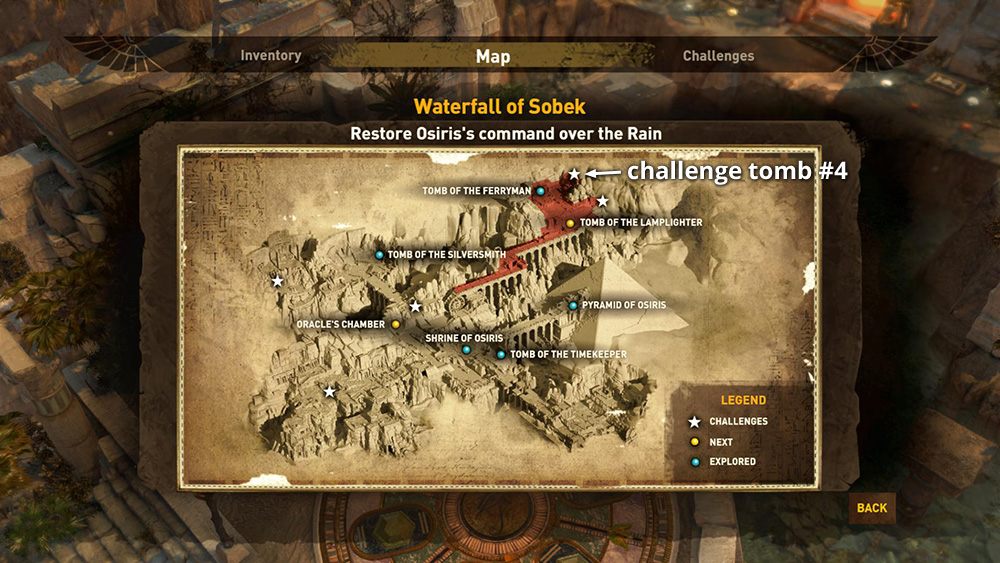Click the Back button

(871, 508)
